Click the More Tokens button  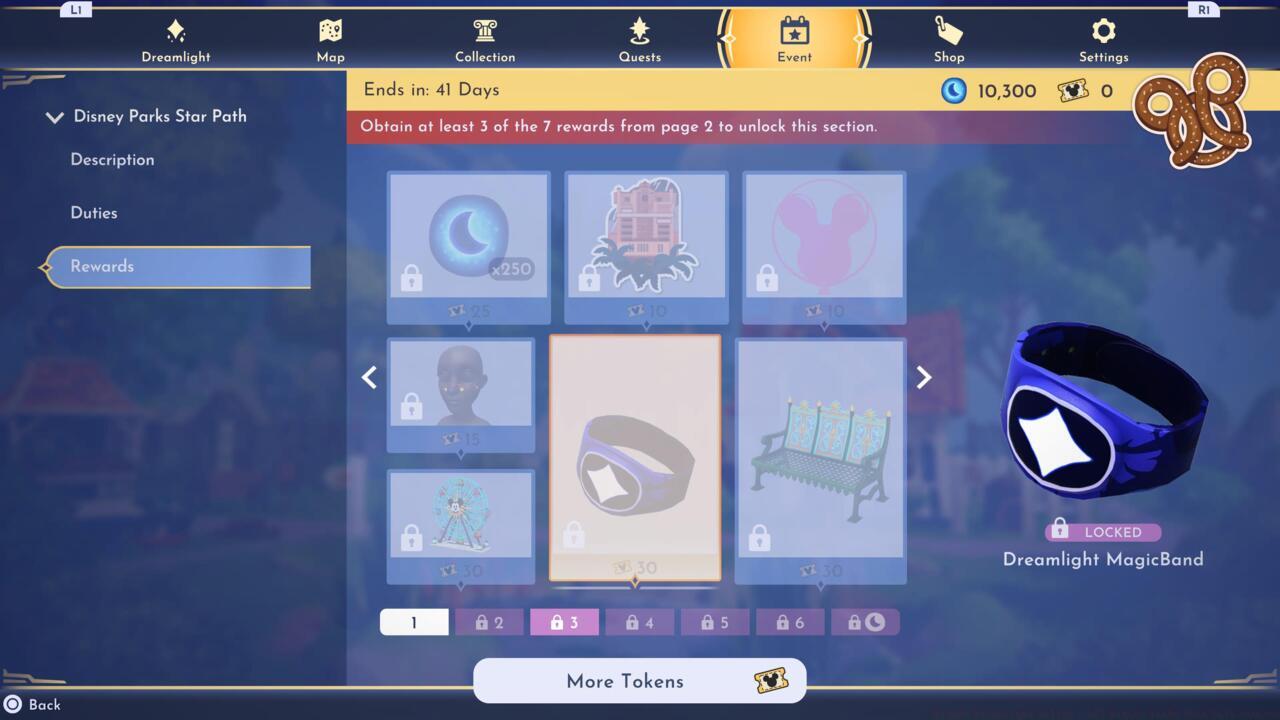(639, 681)
